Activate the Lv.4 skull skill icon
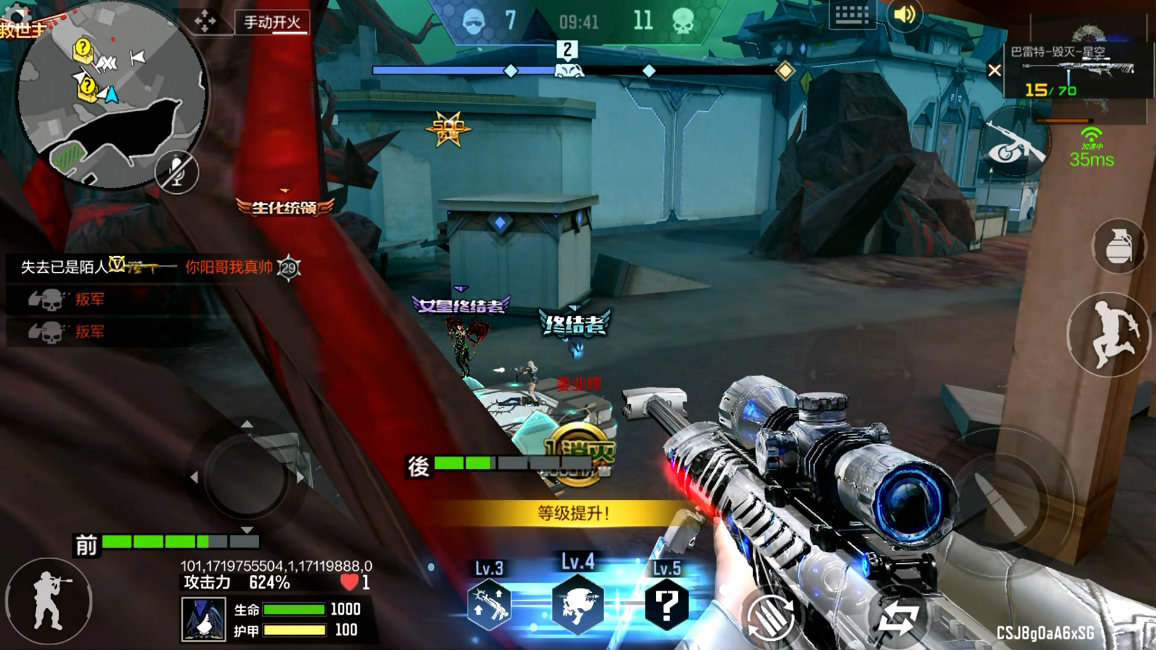This screenshot has width=1156, height=650. (577, 605)
